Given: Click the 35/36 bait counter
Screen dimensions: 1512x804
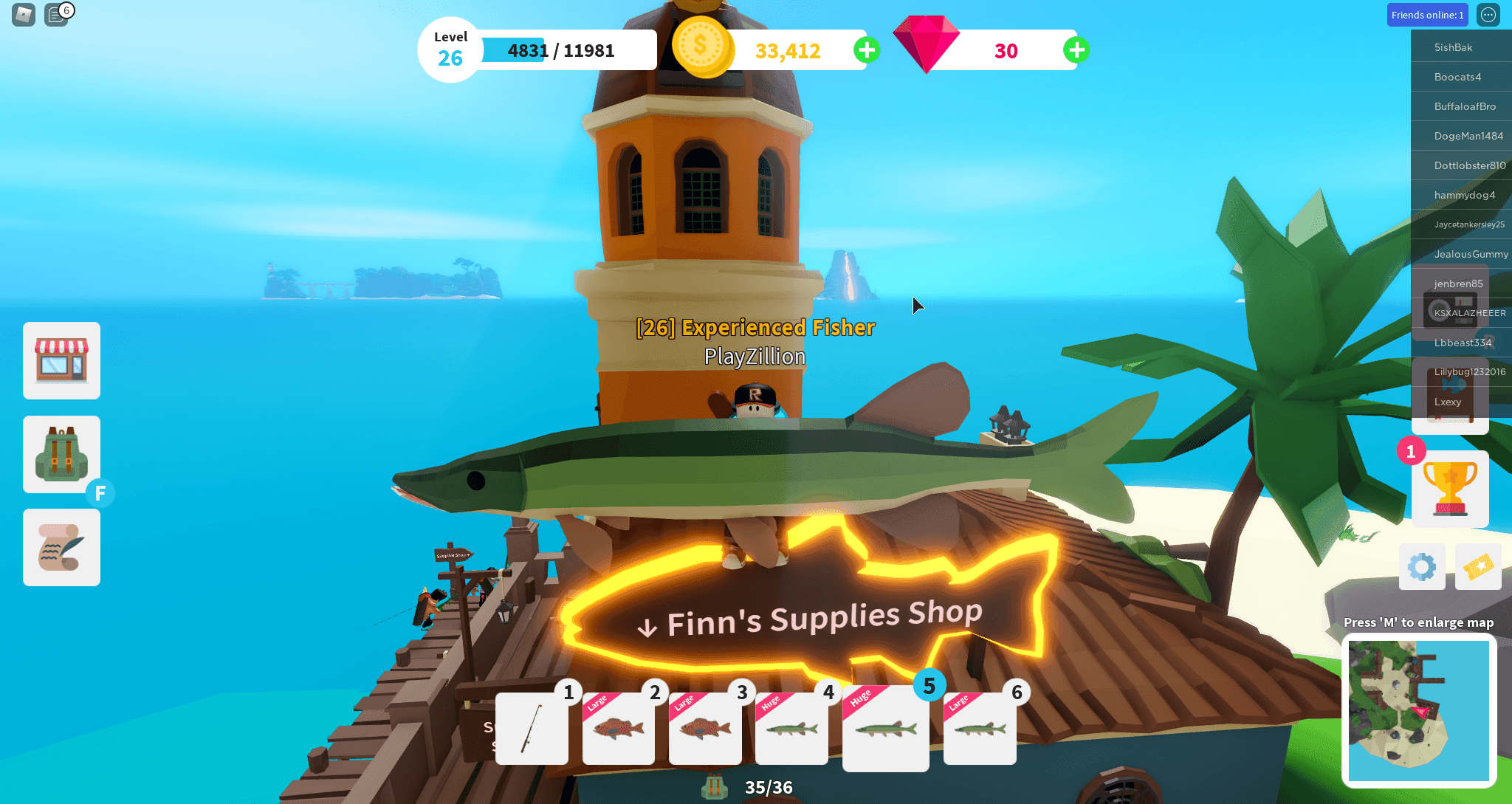Looking at the screenshot, I should click(x=768, y=787).
